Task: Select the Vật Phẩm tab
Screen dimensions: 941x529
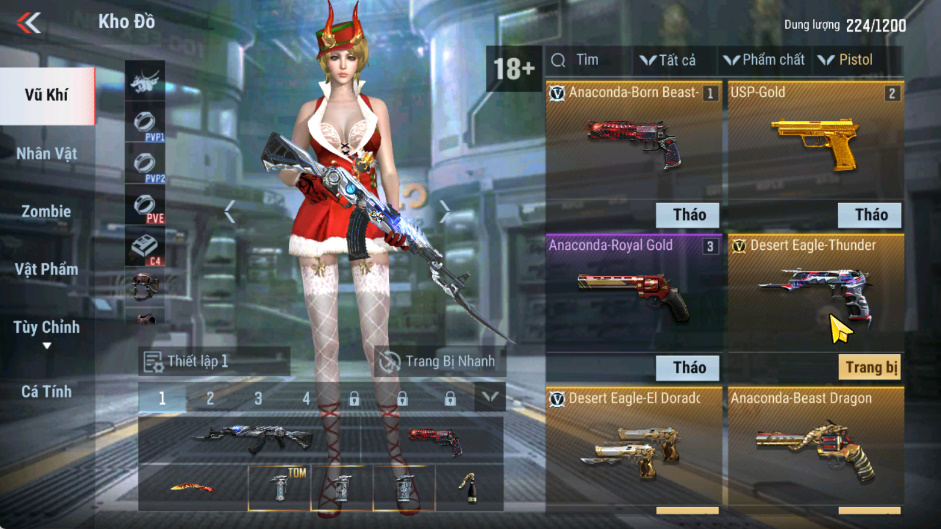Action: tap(47, 269)
